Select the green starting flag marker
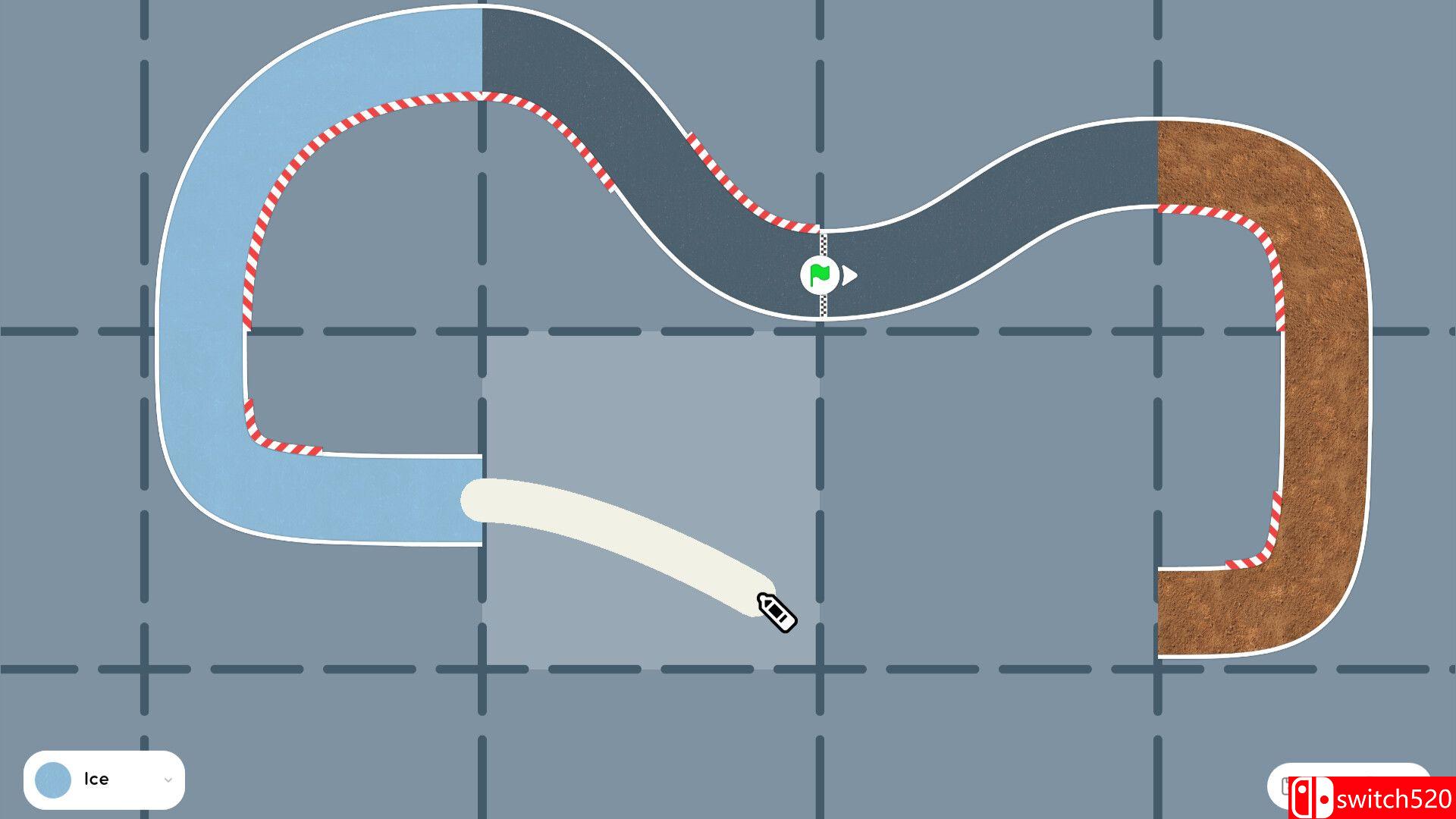Screen dimensions: 1456x819 tap(819, 276)
